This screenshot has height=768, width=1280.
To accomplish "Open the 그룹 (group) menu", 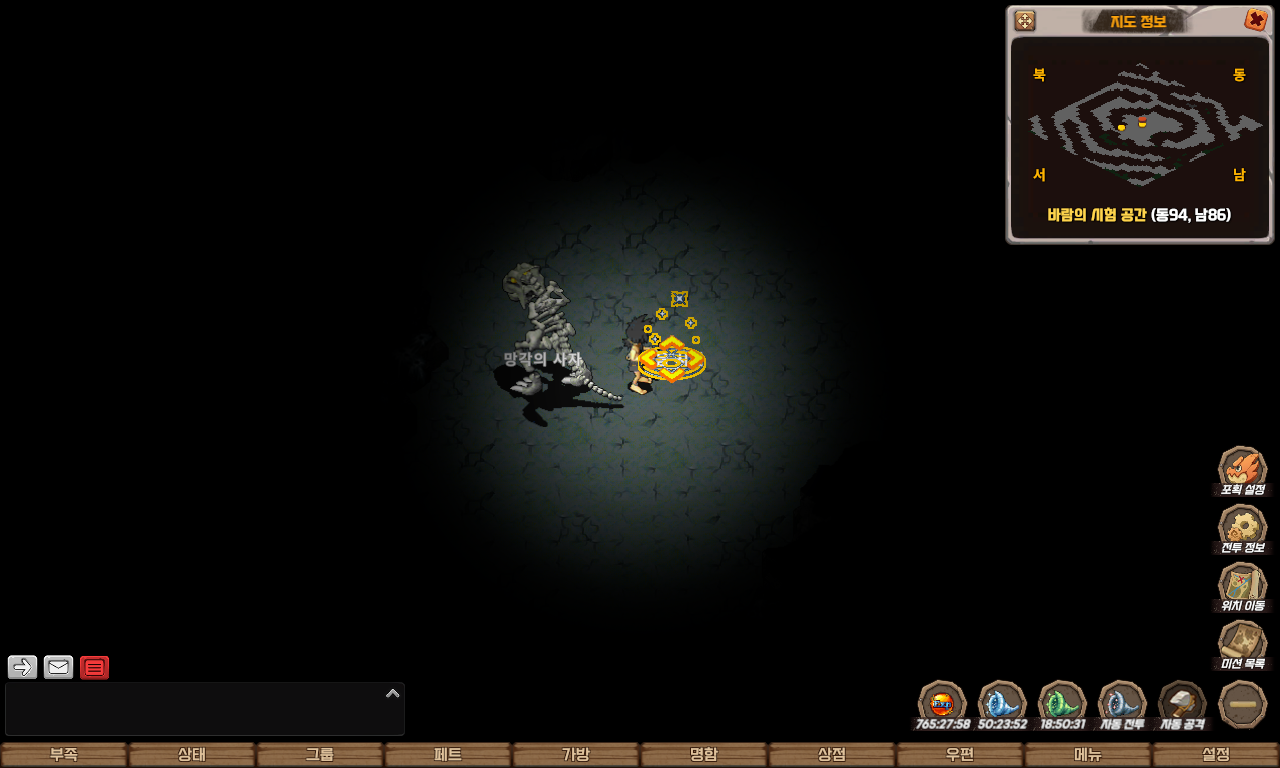I will point(320,755).
